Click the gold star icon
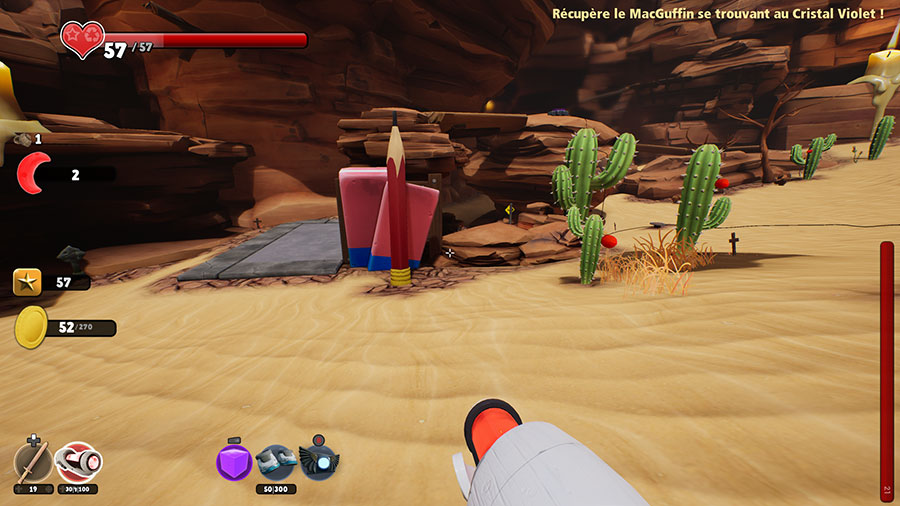The image size is (900, 506). [27, 282]
